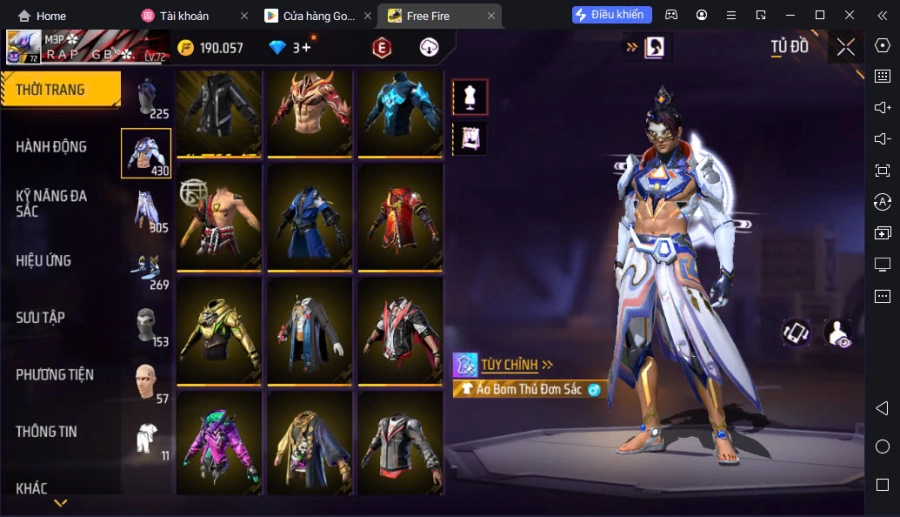Select the purple and green jacket
Screen dimensions: 900x517
[x=219, y=442]
